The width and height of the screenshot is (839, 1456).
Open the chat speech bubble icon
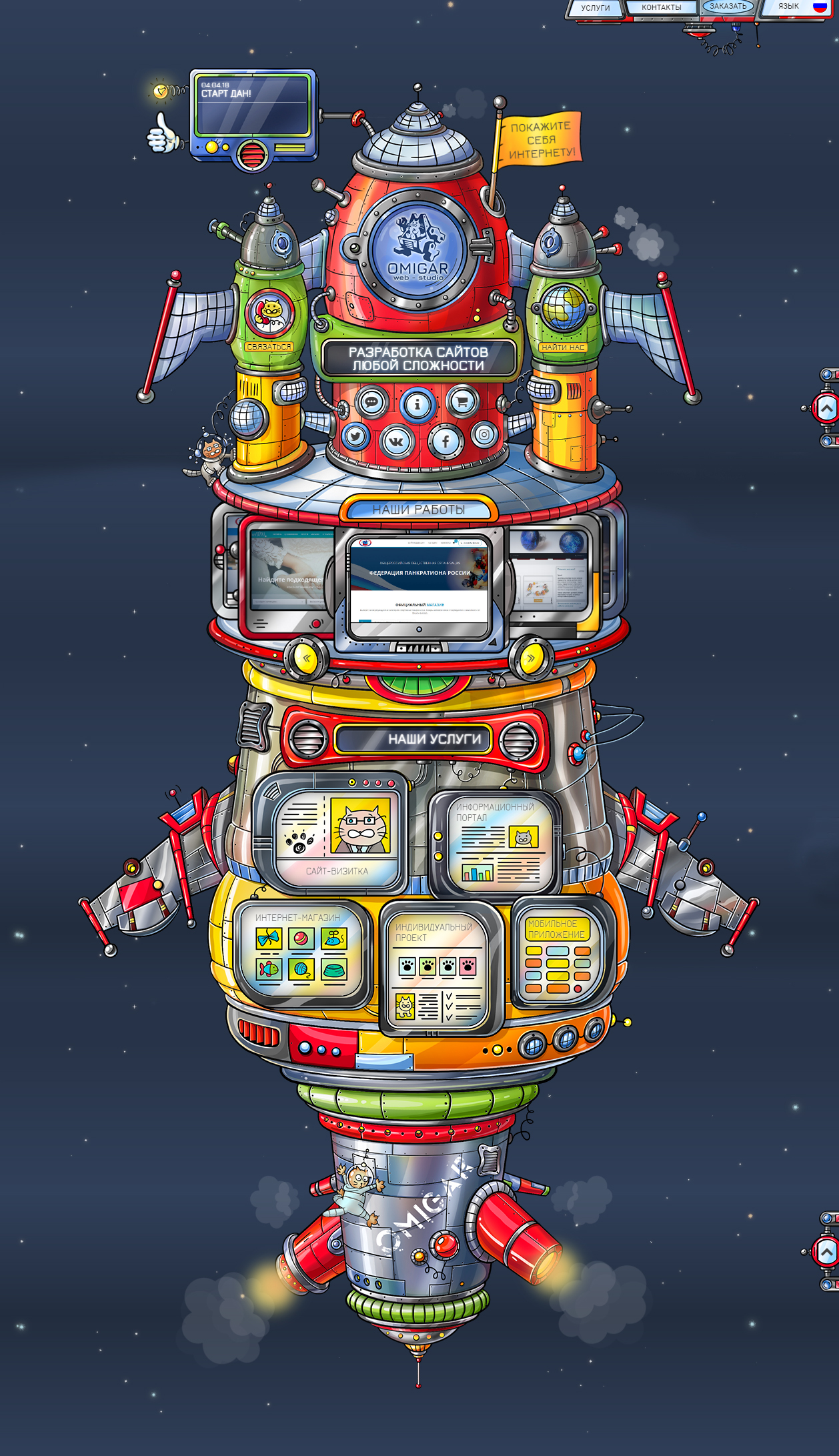point(372,402)
